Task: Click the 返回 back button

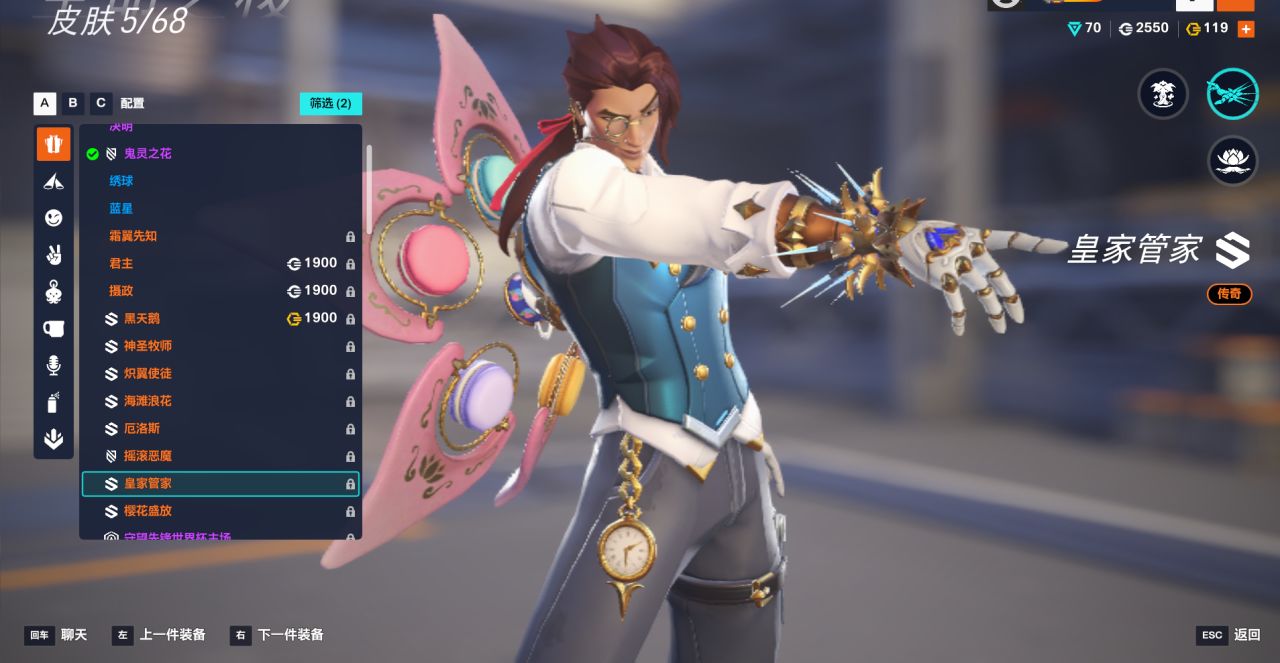Action: pos(1230,635)
